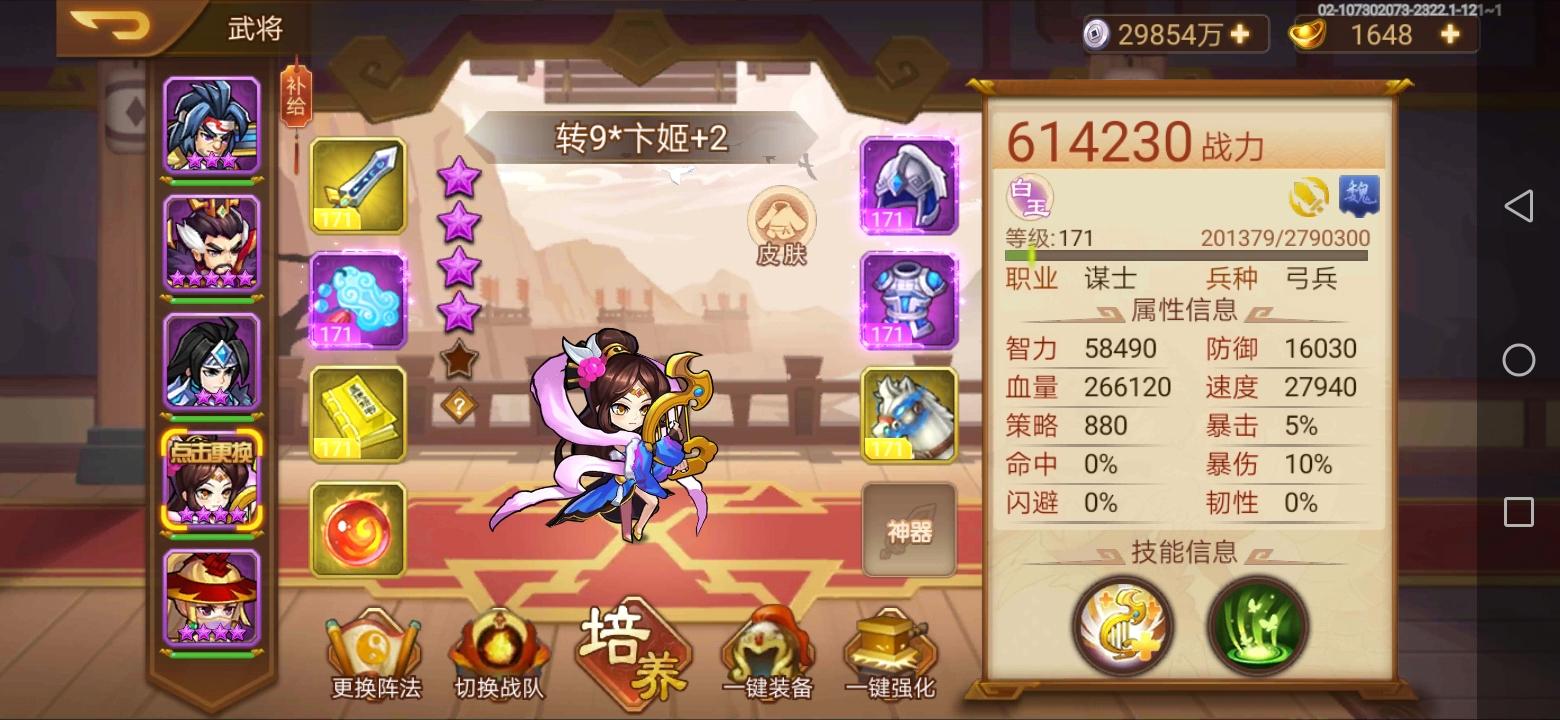1560x720 pixels.
Task: Open the question mark star slot
Action: click(x=459, y=402)
